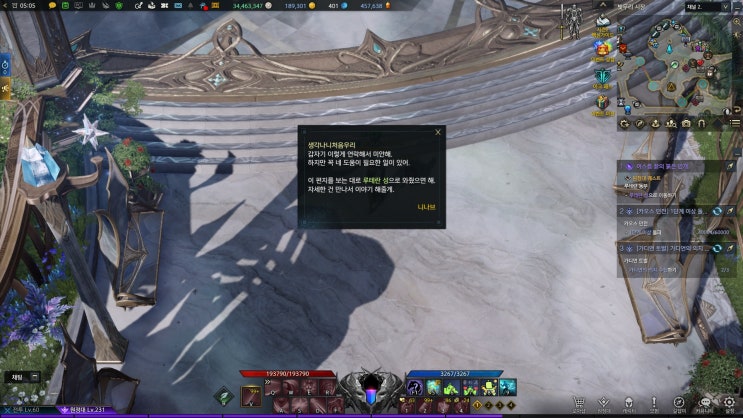The height and width of the screenshot is (418, 743).
Task: Select the third quest tracker entry
Action: [669, 247]
